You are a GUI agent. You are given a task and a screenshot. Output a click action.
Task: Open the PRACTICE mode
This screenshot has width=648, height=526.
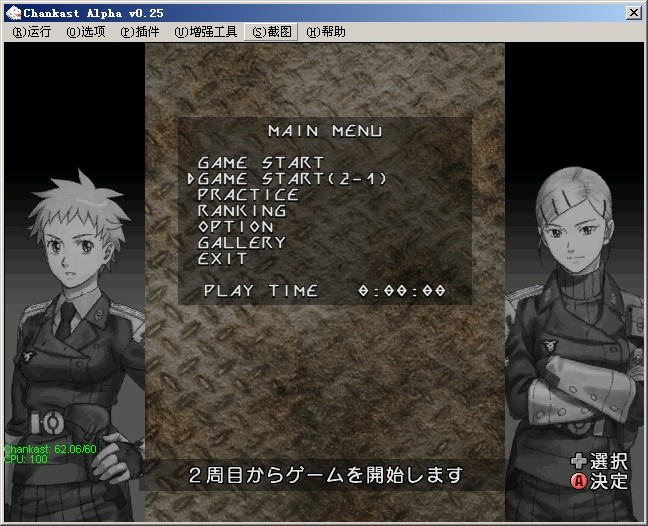pyautogui.click(x=248, y=194)
